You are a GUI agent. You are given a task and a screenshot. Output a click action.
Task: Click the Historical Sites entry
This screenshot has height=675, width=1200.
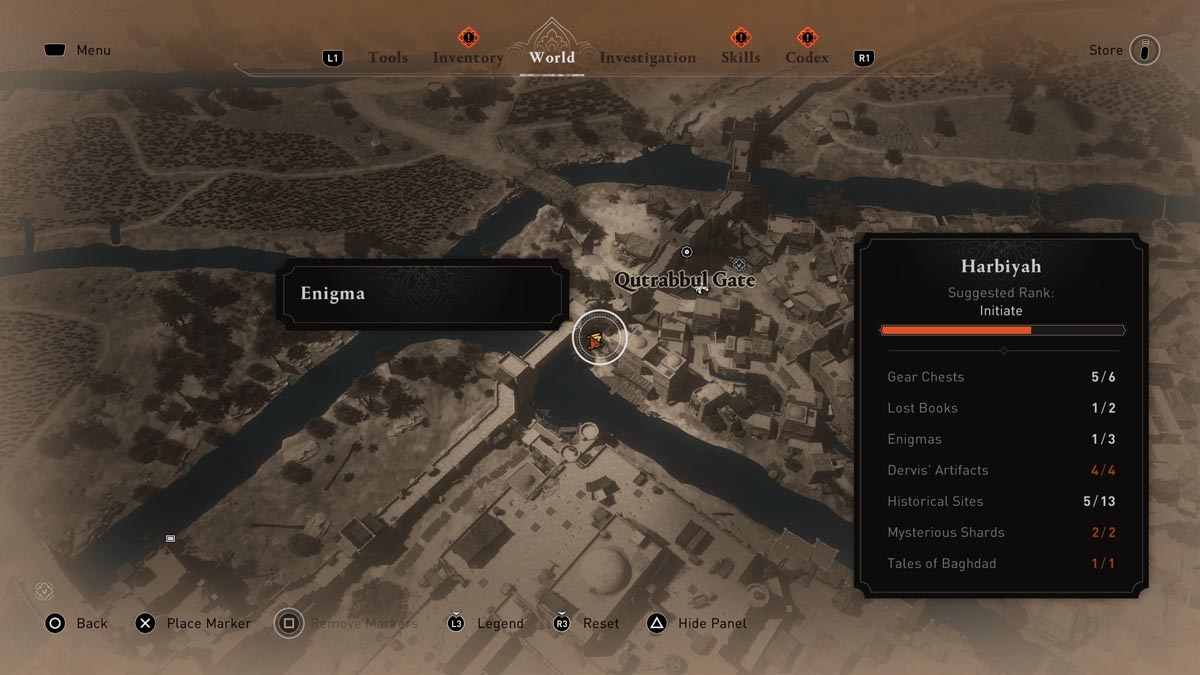pyautogui.click(x=1002, y=501)
